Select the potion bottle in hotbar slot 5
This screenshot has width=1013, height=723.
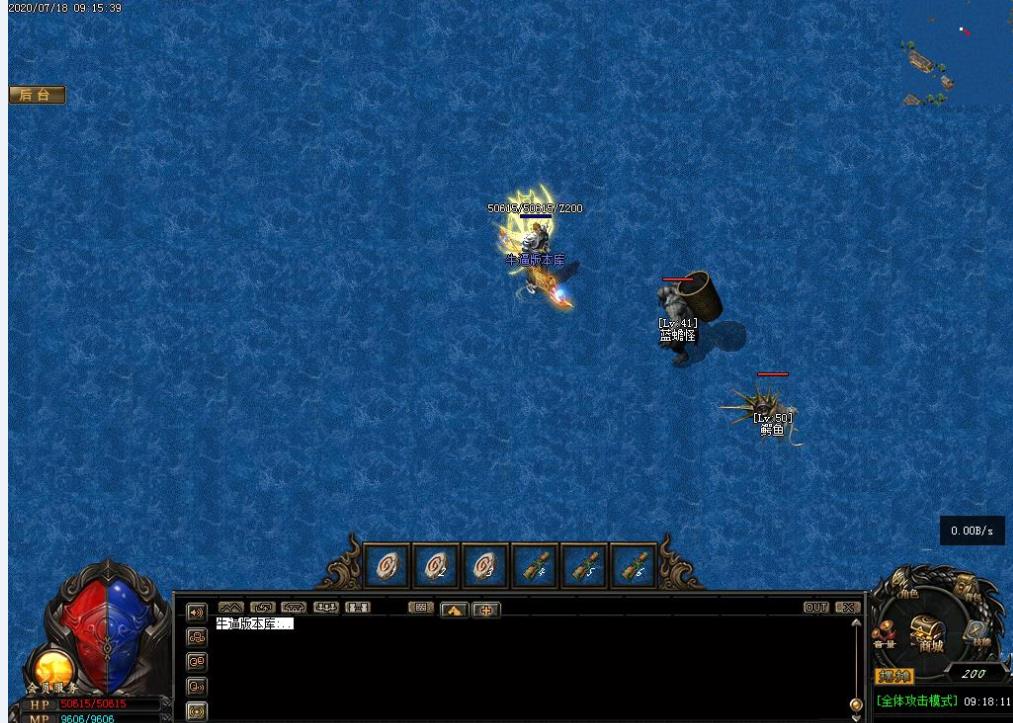click(x=585, y=567)
